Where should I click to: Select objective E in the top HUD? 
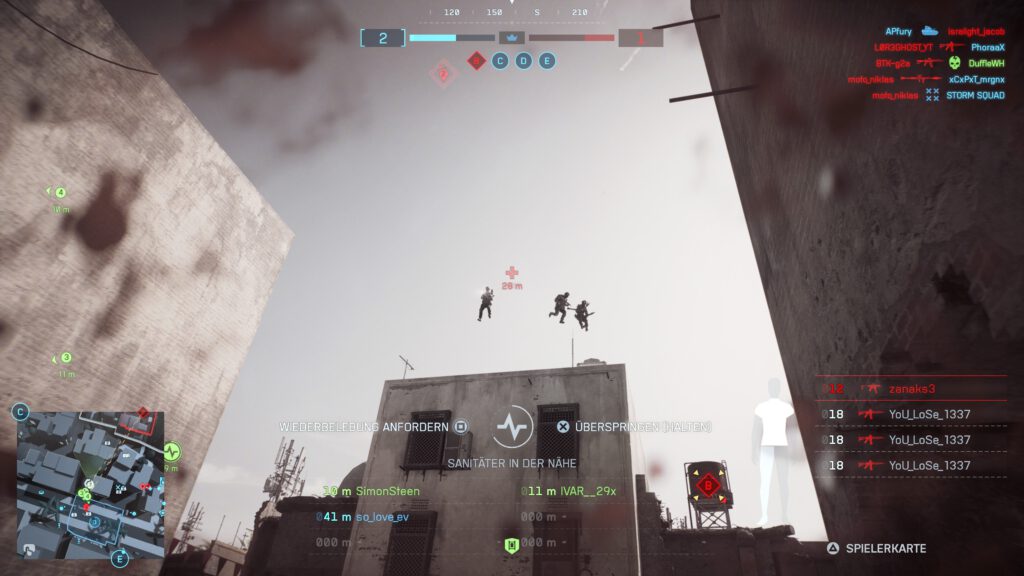(x=546, y=61)
